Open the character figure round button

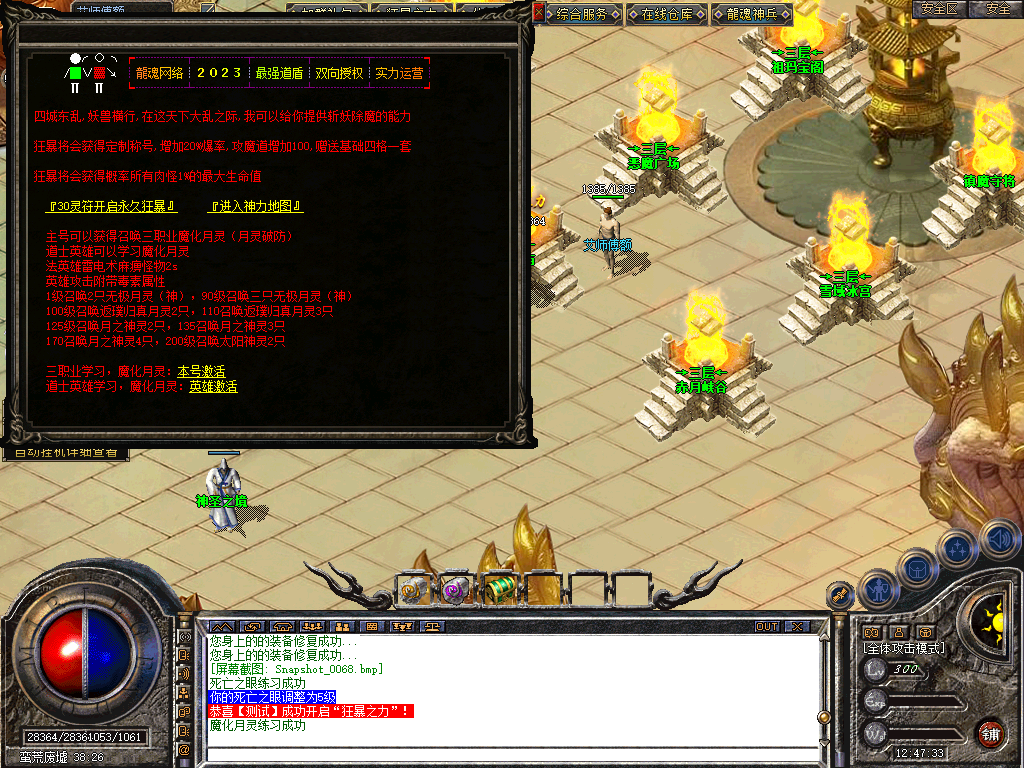tap(878, 589)
